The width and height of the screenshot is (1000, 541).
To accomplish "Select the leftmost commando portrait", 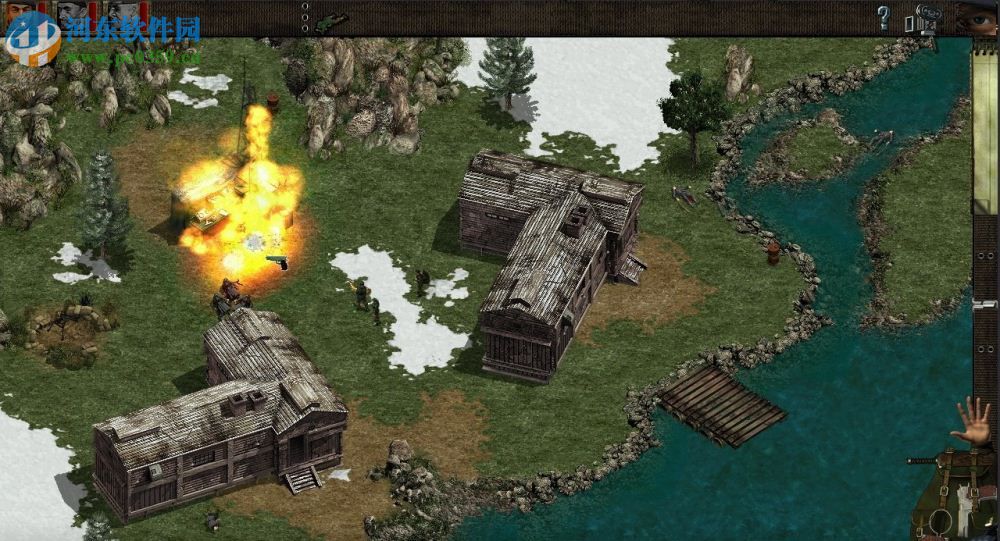I will [x=21, y=12].
